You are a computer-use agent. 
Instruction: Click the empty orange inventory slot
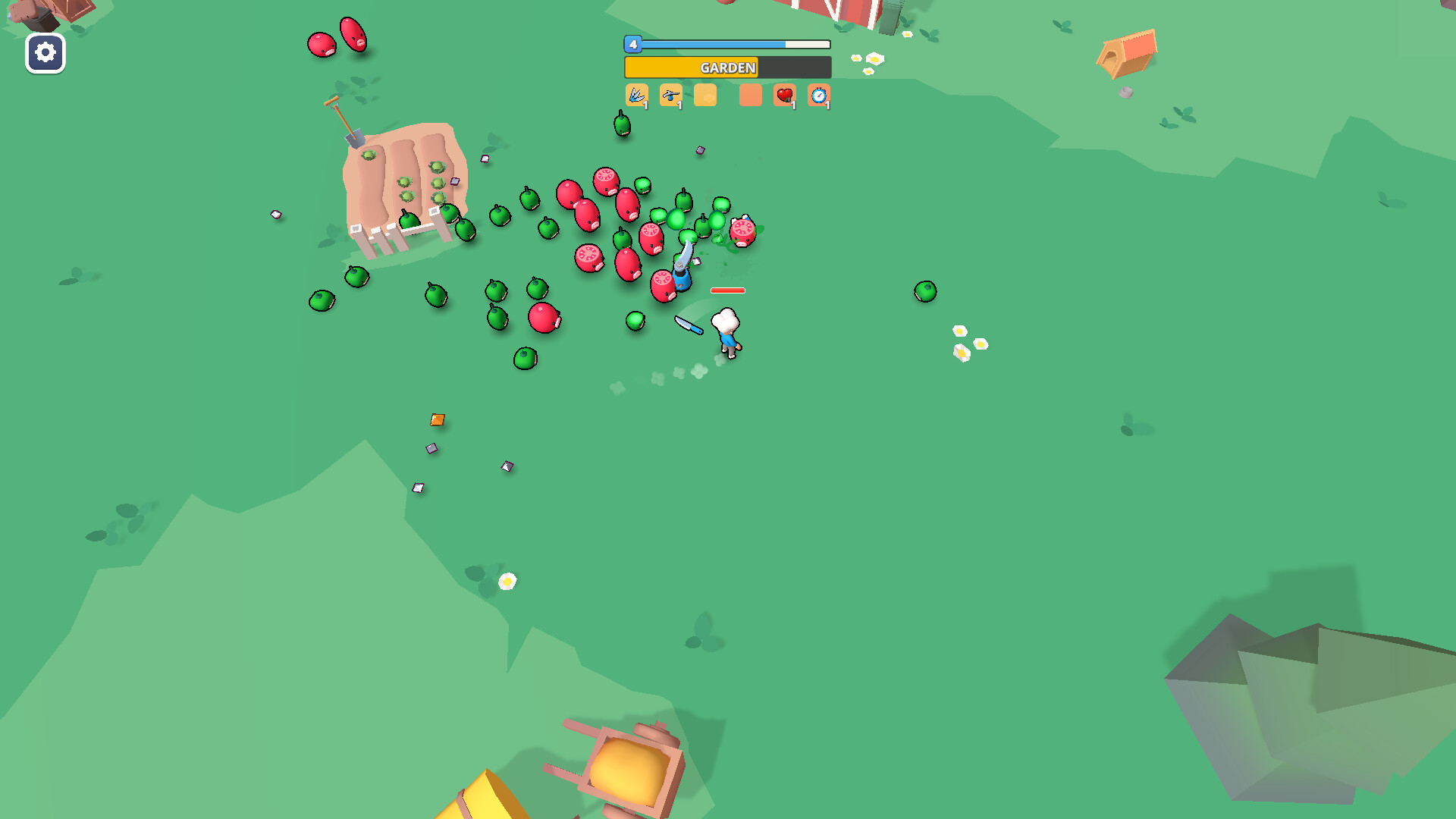pyautogui.click(x=750, y=95)
